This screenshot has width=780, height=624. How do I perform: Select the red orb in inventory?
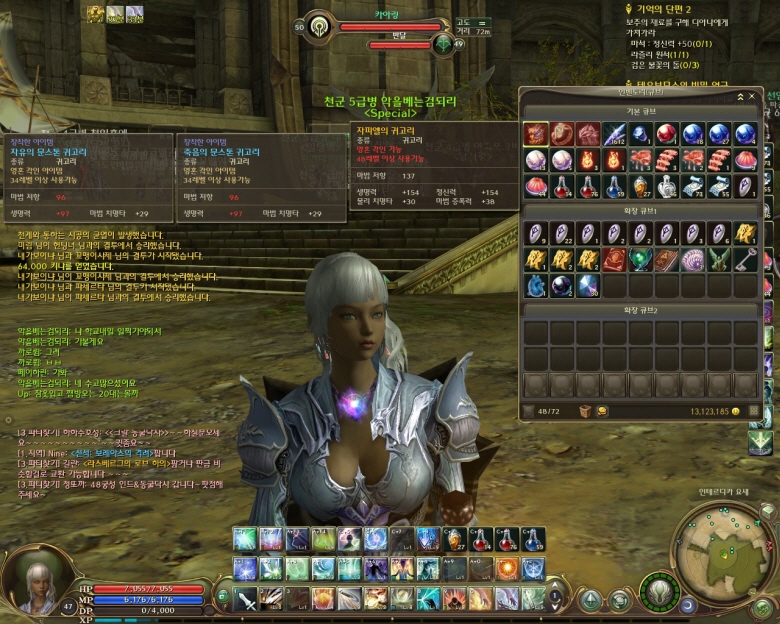666,134
